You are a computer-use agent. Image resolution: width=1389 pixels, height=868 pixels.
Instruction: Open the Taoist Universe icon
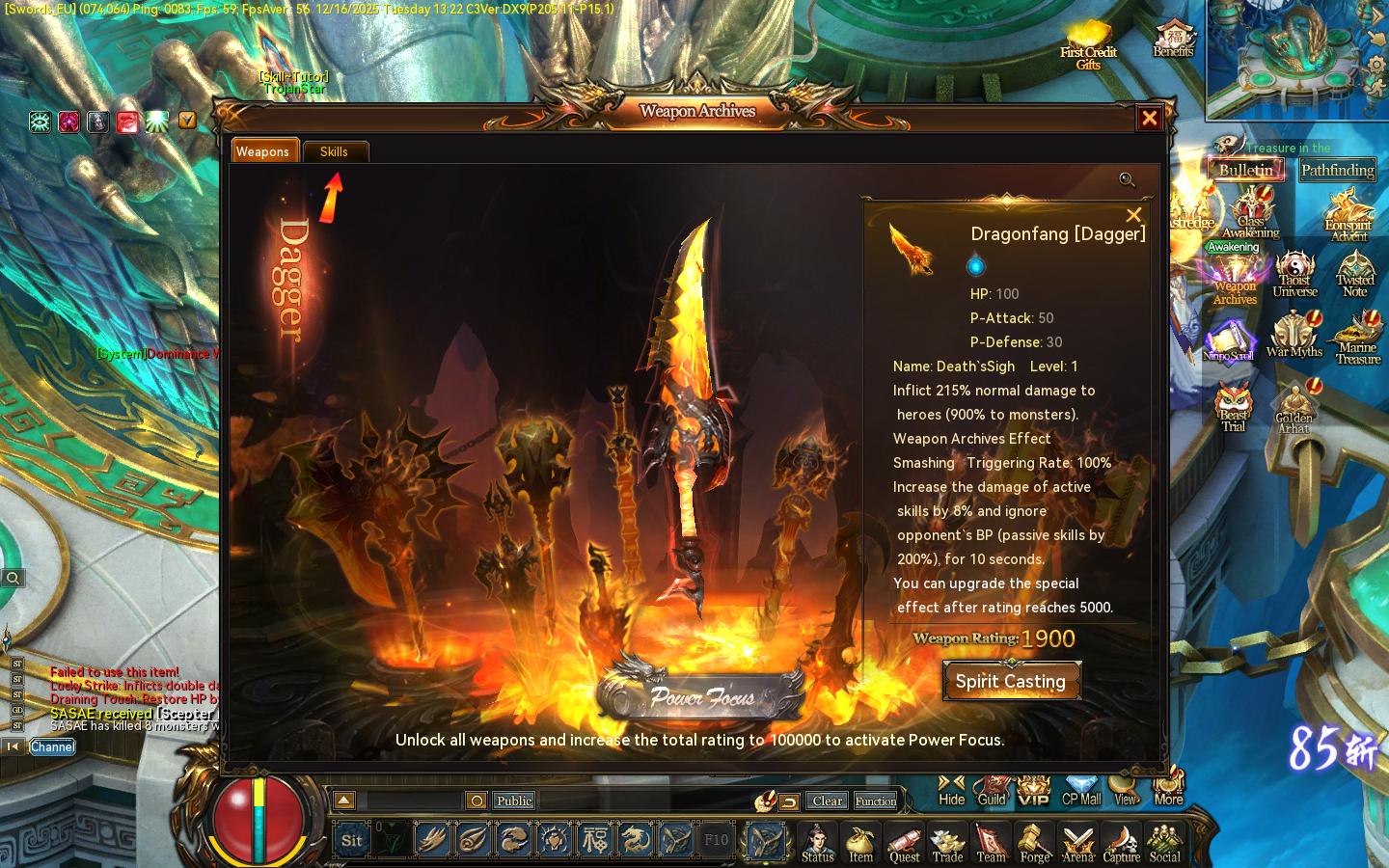tap(1294, 275)
